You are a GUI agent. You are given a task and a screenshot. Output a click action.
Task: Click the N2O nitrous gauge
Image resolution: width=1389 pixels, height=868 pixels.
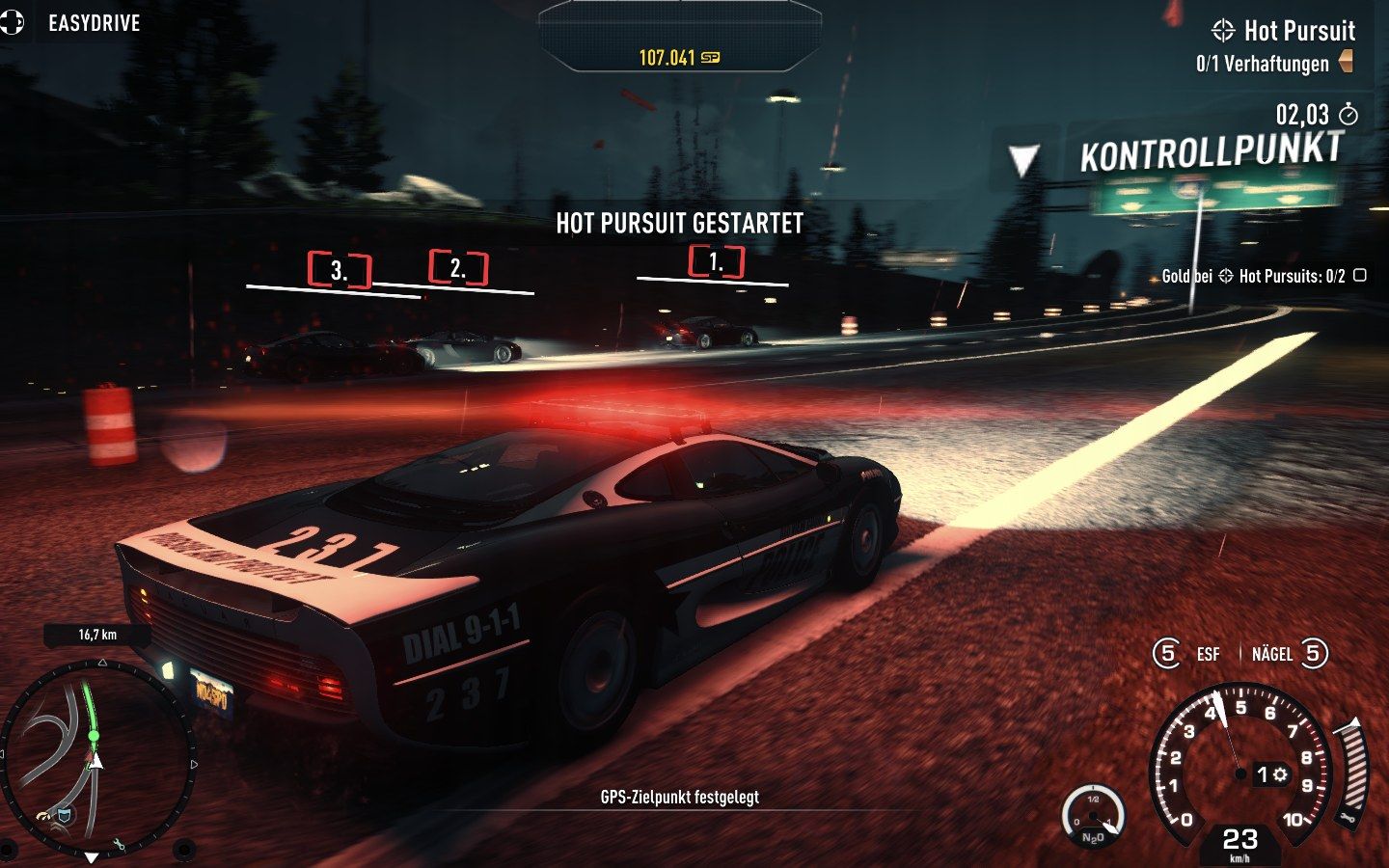pos(1093,819)
